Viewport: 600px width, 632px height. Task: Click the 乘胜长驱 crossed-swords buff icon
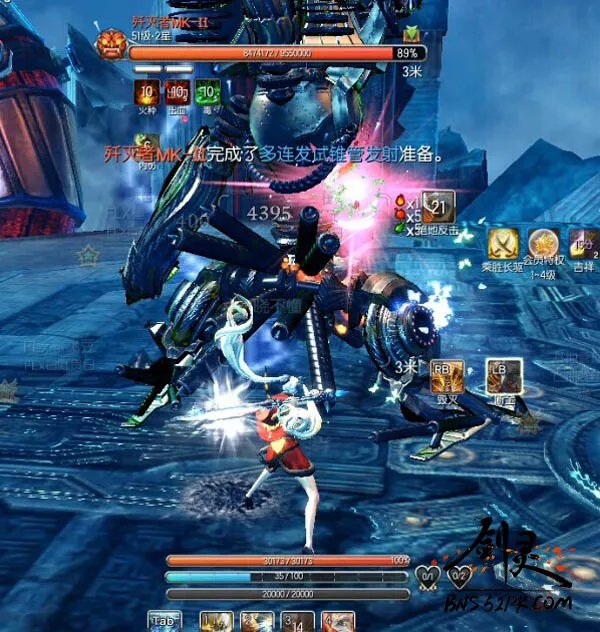pos(501,243)
